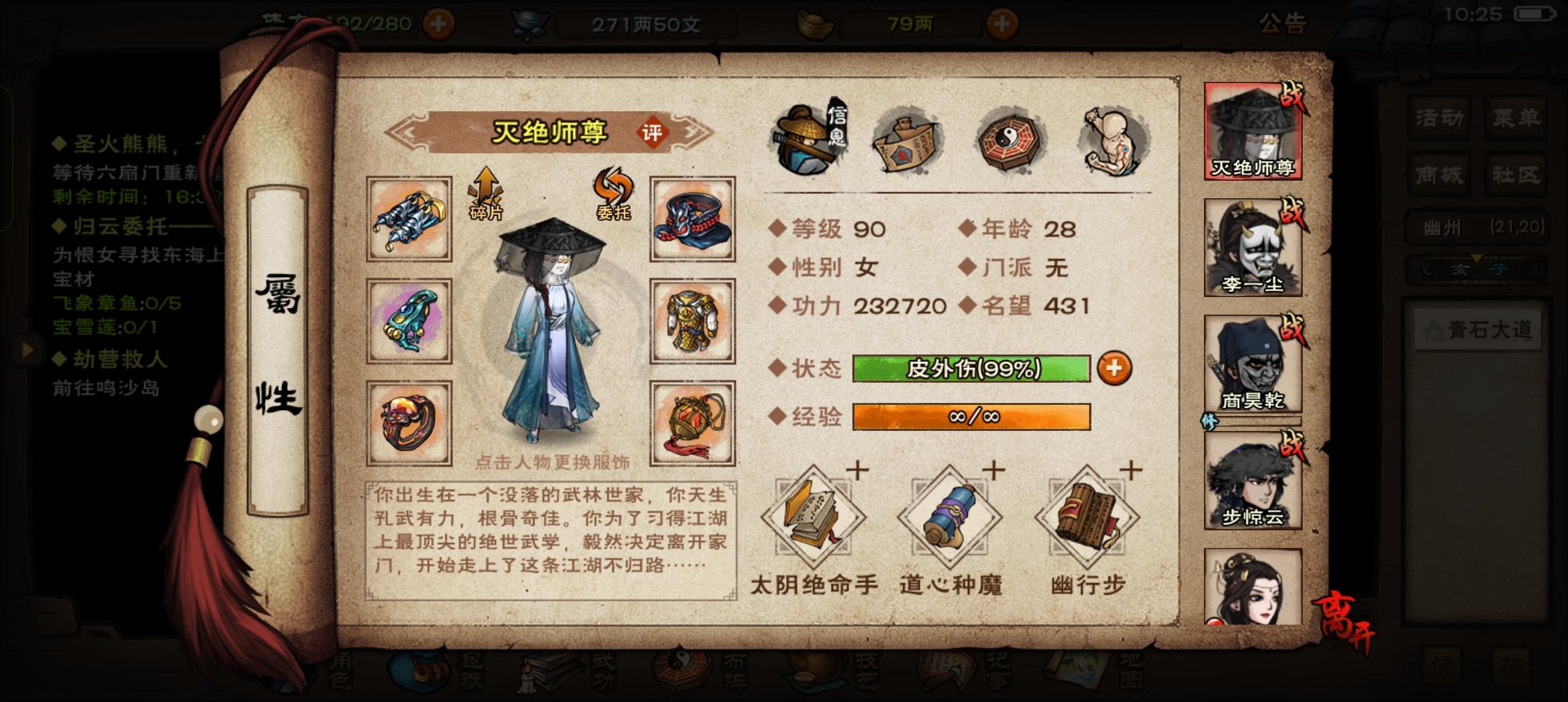Click the plus beside 状态 health bar
The height and width of the screenshot is (702, 1568).
tap(1114, 368)
